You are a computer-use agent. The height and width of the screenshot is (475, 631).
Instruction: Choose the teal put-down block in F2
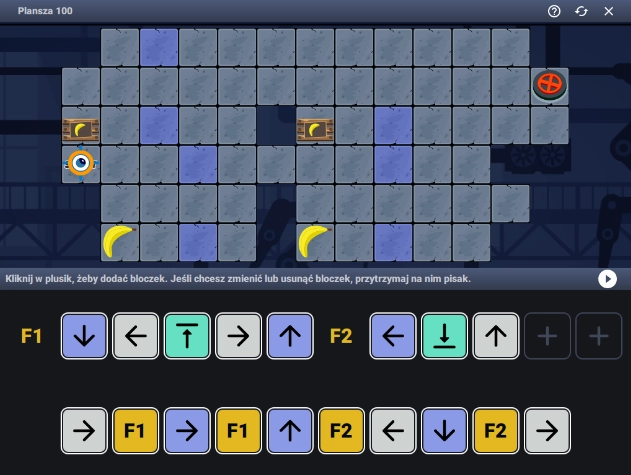(445, 336)
